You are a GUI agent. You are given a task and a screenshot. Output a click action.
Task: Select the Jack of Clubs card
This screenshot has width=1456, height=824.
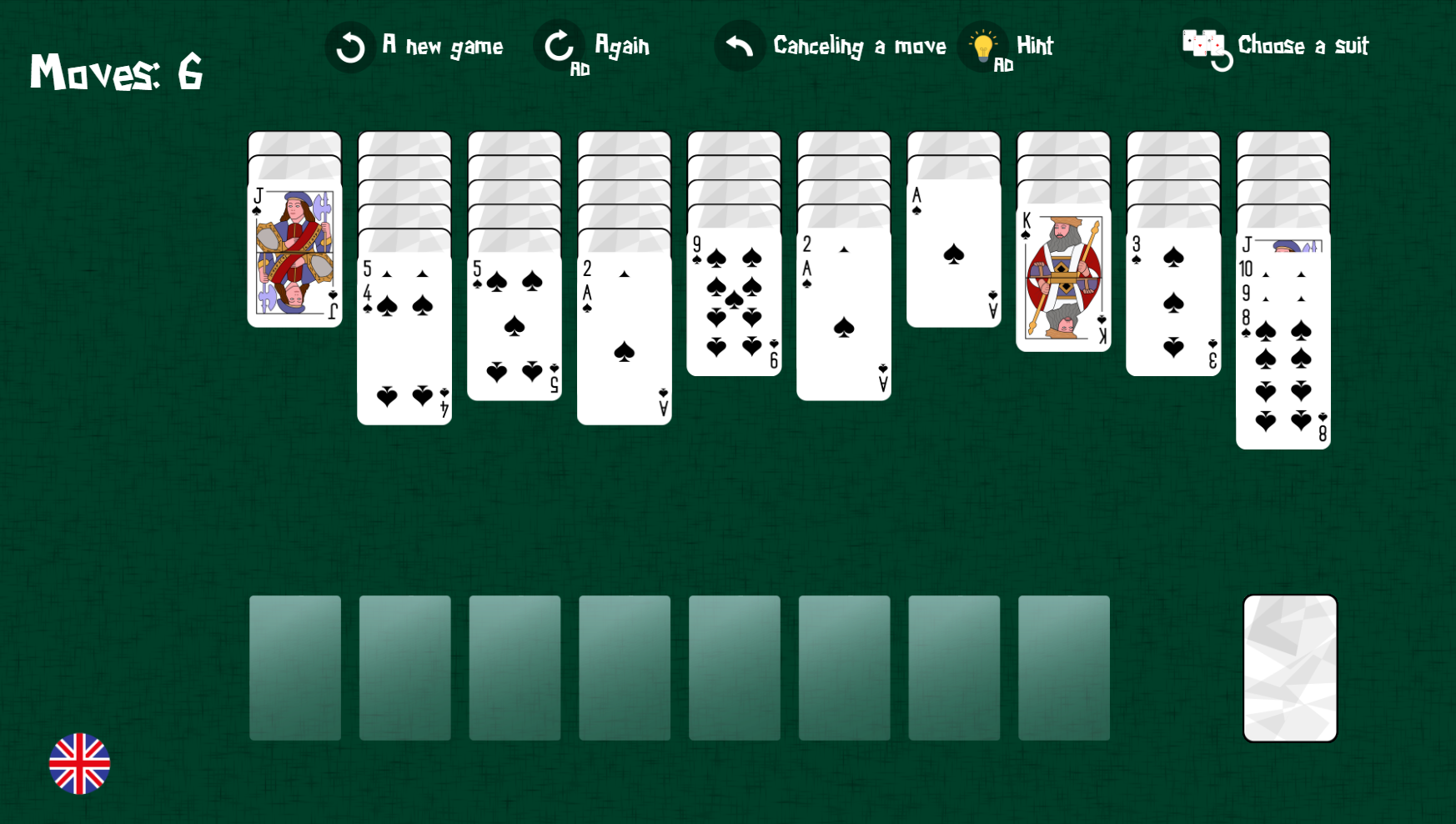tap(294, 250)
